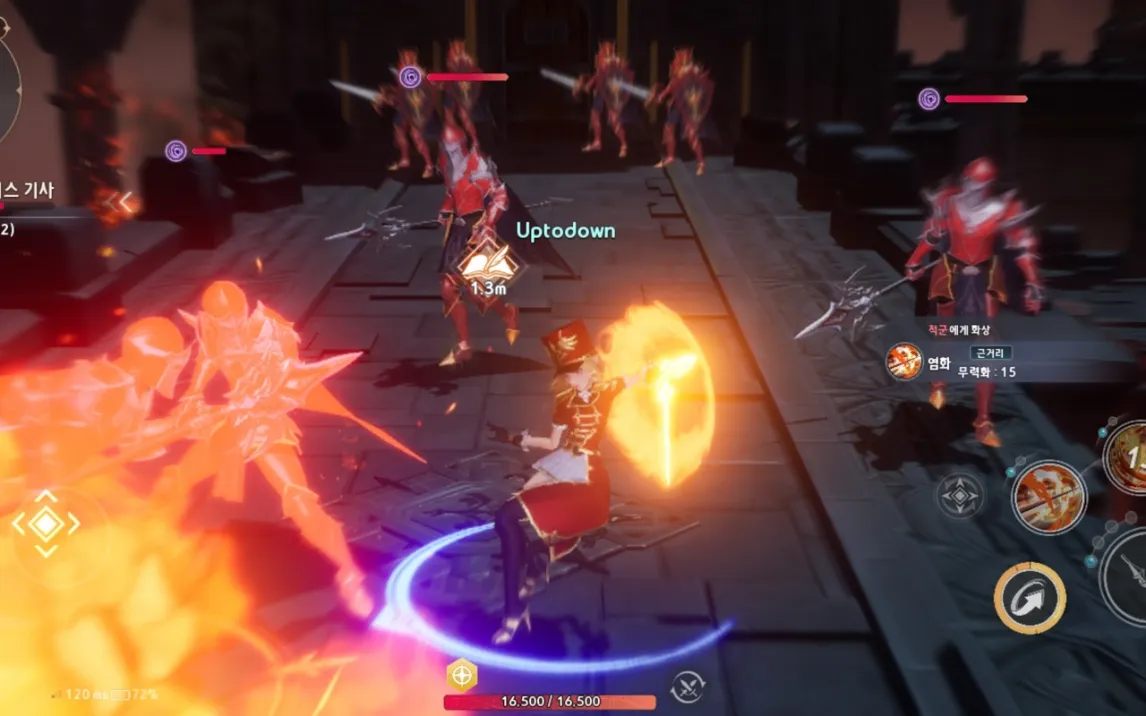The width and height of the screenshot is (1146, 716).
Task: Select the gold hexagon crosshair icon
Action: coord(461,676)
